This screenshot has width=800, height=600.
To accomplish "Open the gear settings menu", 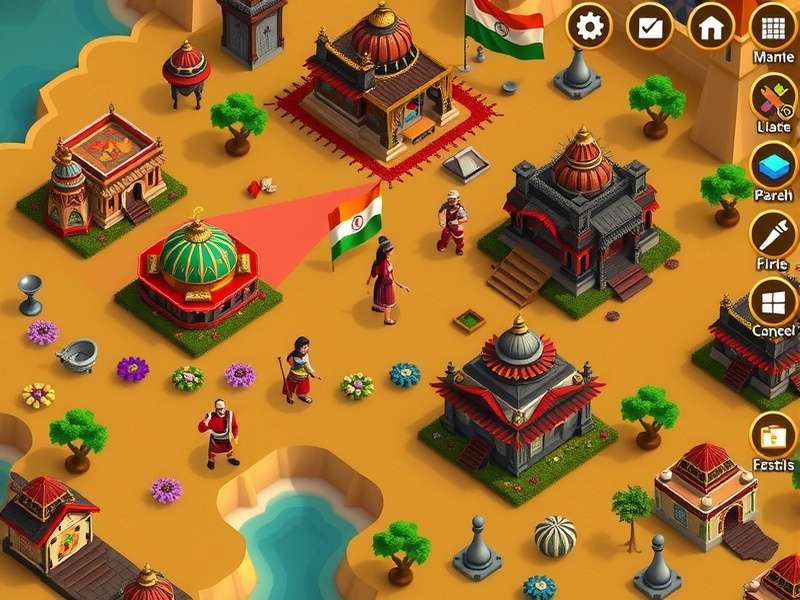I will click(x=590, y=27).
